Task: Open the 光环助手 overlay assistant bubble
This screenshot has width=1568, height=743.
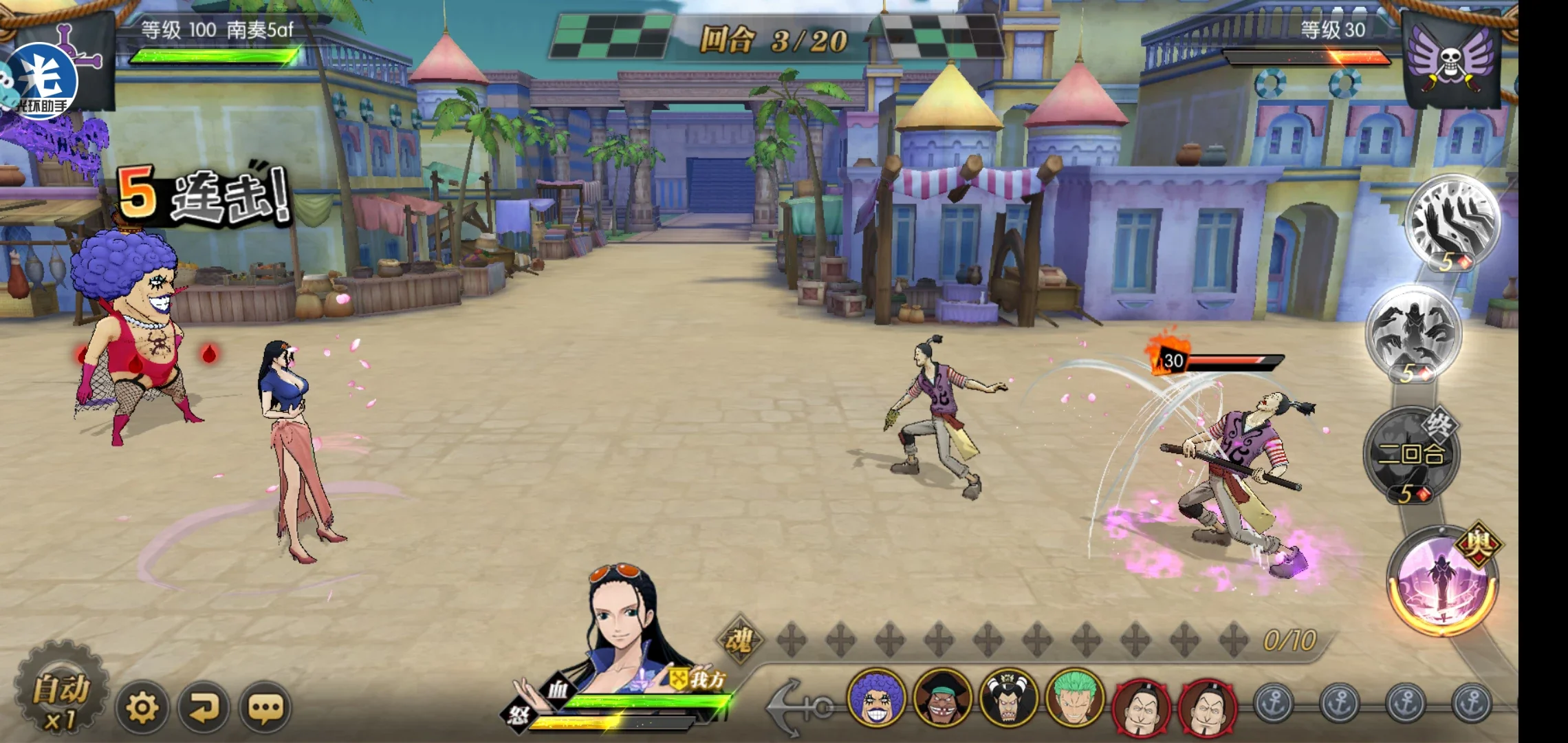Action: coord(41,81)
